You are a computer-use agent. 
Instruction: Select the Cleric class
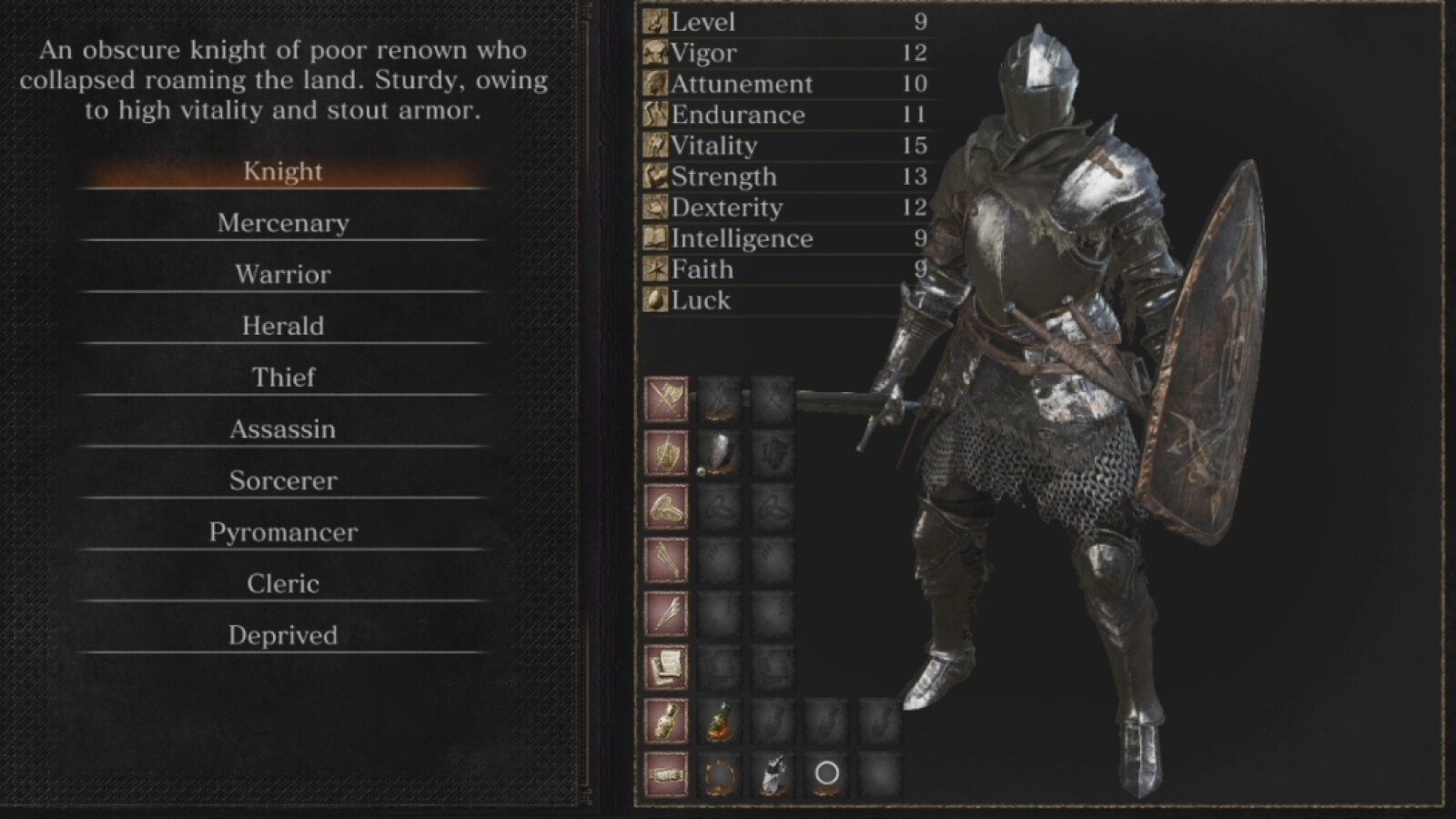pyautogui.click(x=283, y=583)
